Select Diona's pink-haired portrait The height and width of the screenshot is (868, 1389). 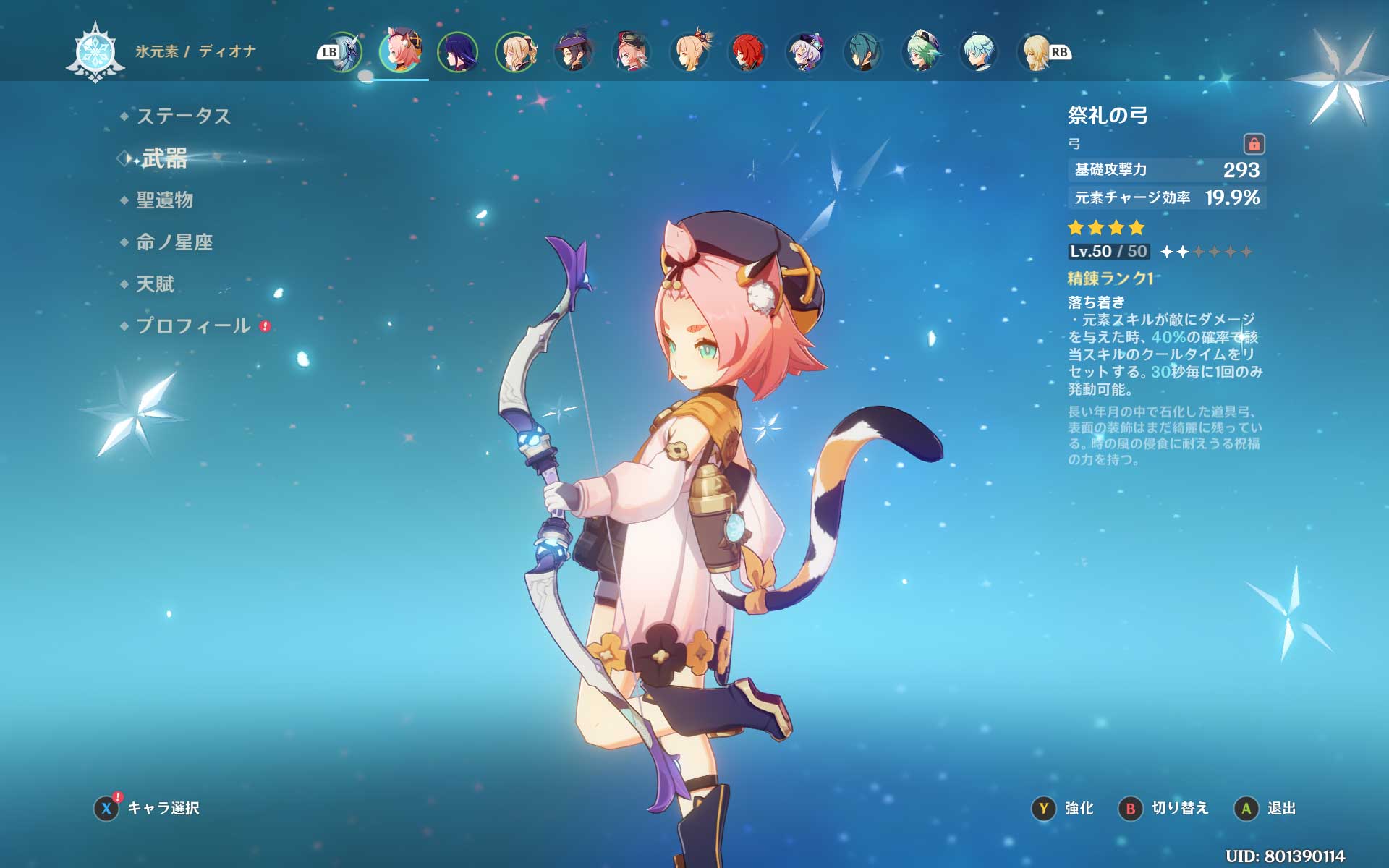[401, 51]
